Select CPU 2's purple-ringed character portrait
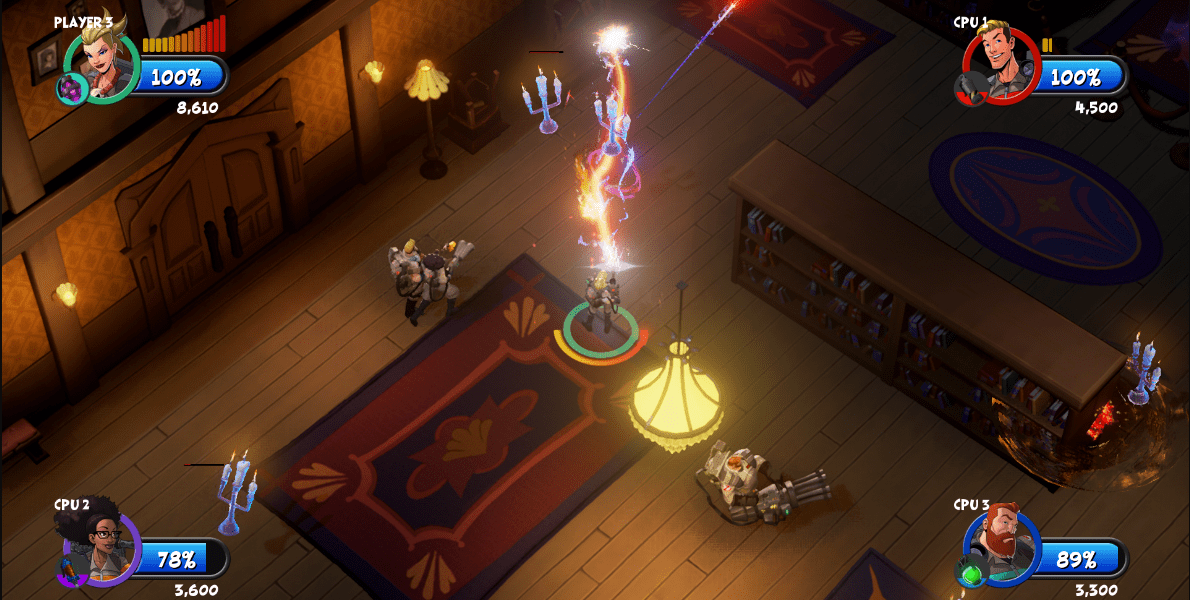1190x600 pixels. [102, 545]
